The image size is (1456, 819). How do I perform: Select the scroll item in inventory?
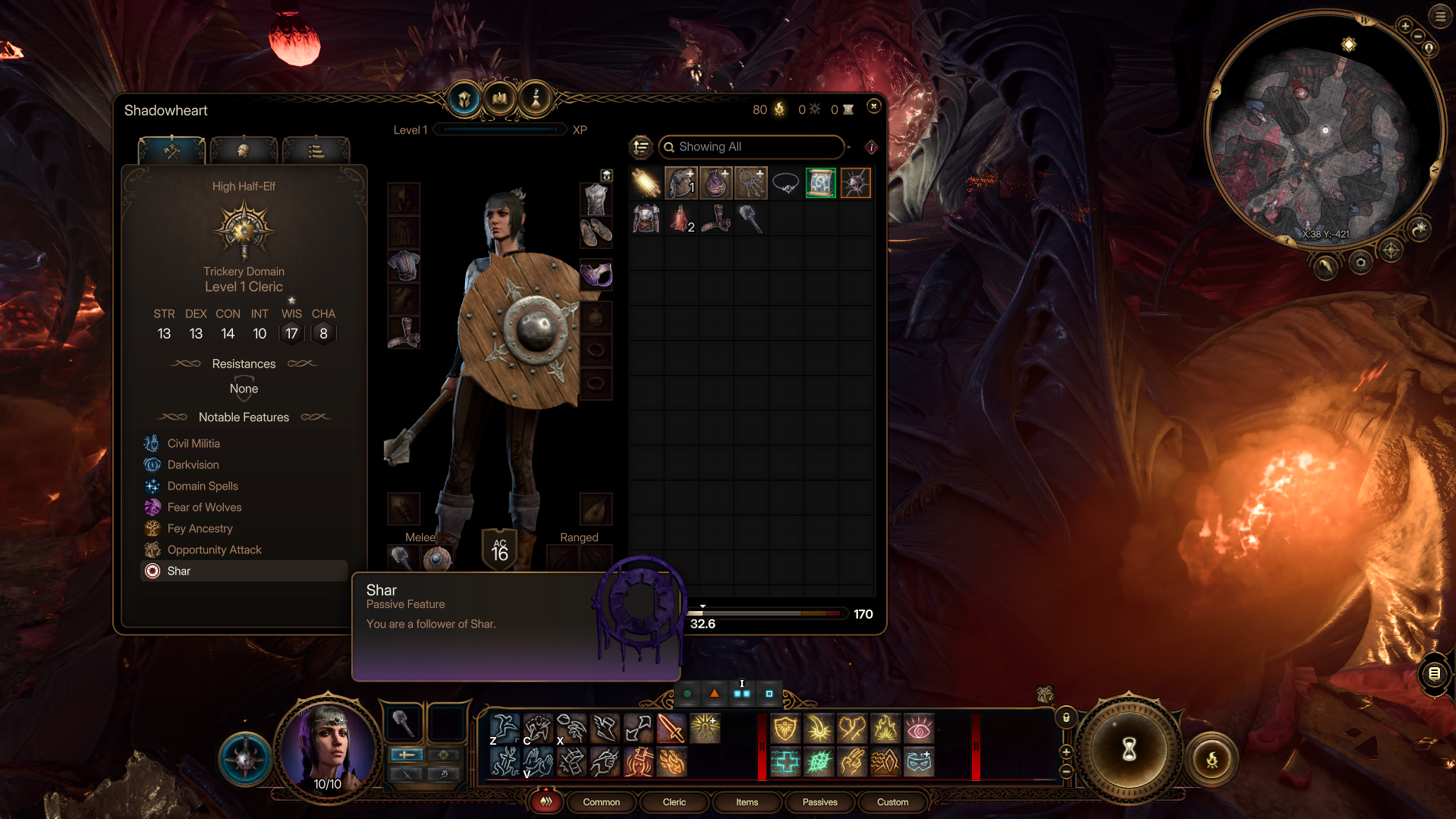click(x=820, y=183)
